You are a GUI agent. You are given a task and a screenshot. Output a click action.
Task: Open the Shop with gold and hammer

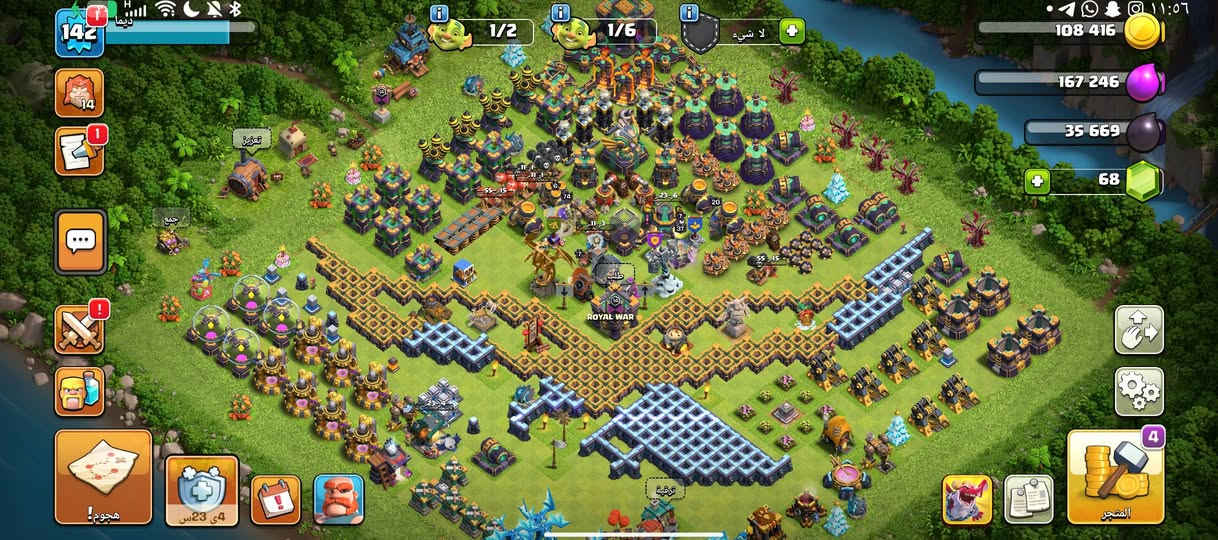coord(1115,479)
